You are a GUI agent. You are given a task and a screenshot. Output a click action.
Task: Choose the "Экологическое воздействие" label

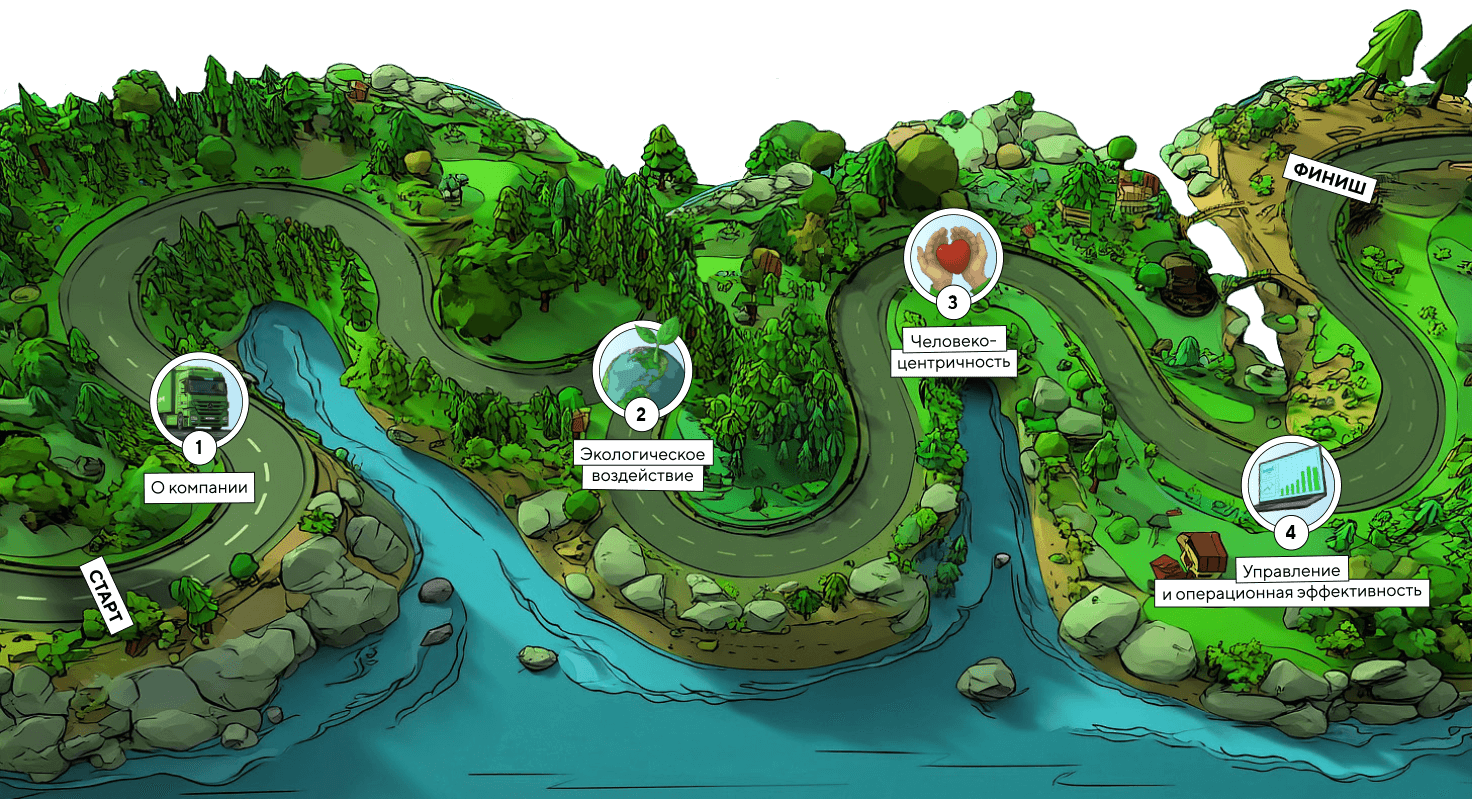coord(643,465)
